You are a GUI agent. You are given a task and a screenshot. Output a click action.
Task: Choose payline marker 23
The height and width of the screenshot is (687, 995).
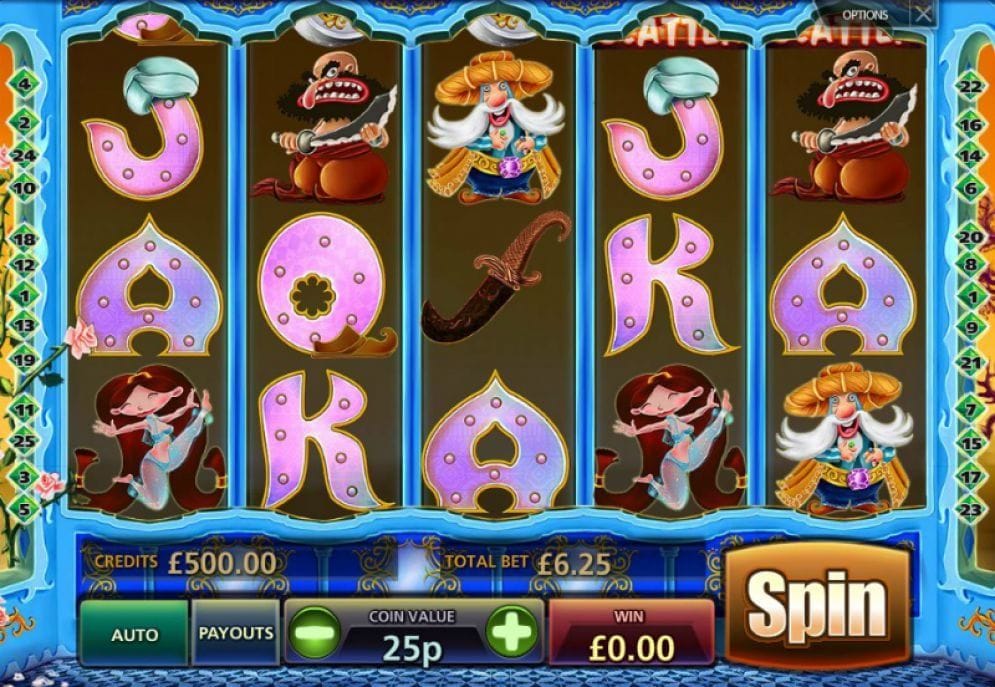968,509
